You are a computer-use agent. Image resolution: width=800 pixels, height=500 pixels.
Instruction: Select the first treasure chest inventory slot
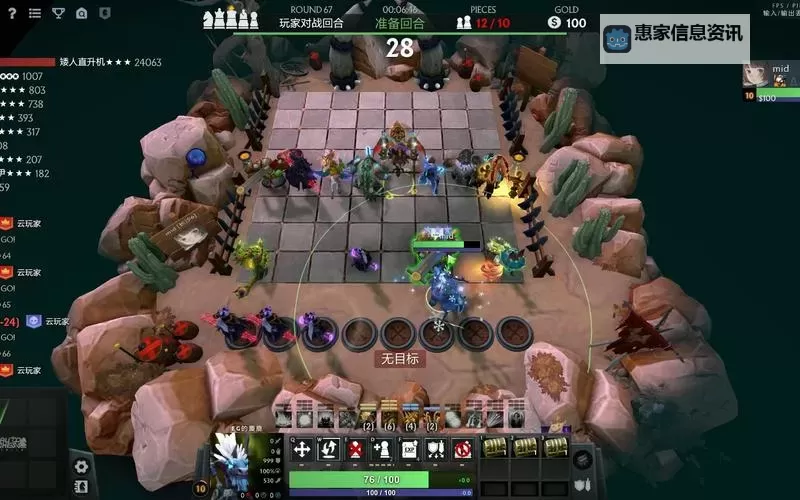pyautogui.click(x=497, y=448)
